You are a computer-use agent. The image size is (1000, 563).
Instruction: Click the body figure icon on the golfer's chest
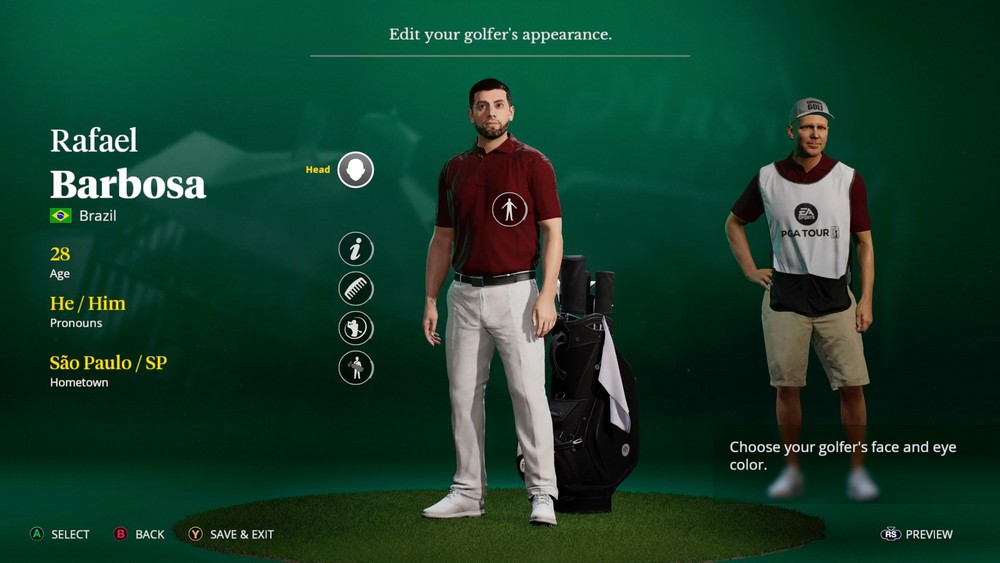point(509,209)
